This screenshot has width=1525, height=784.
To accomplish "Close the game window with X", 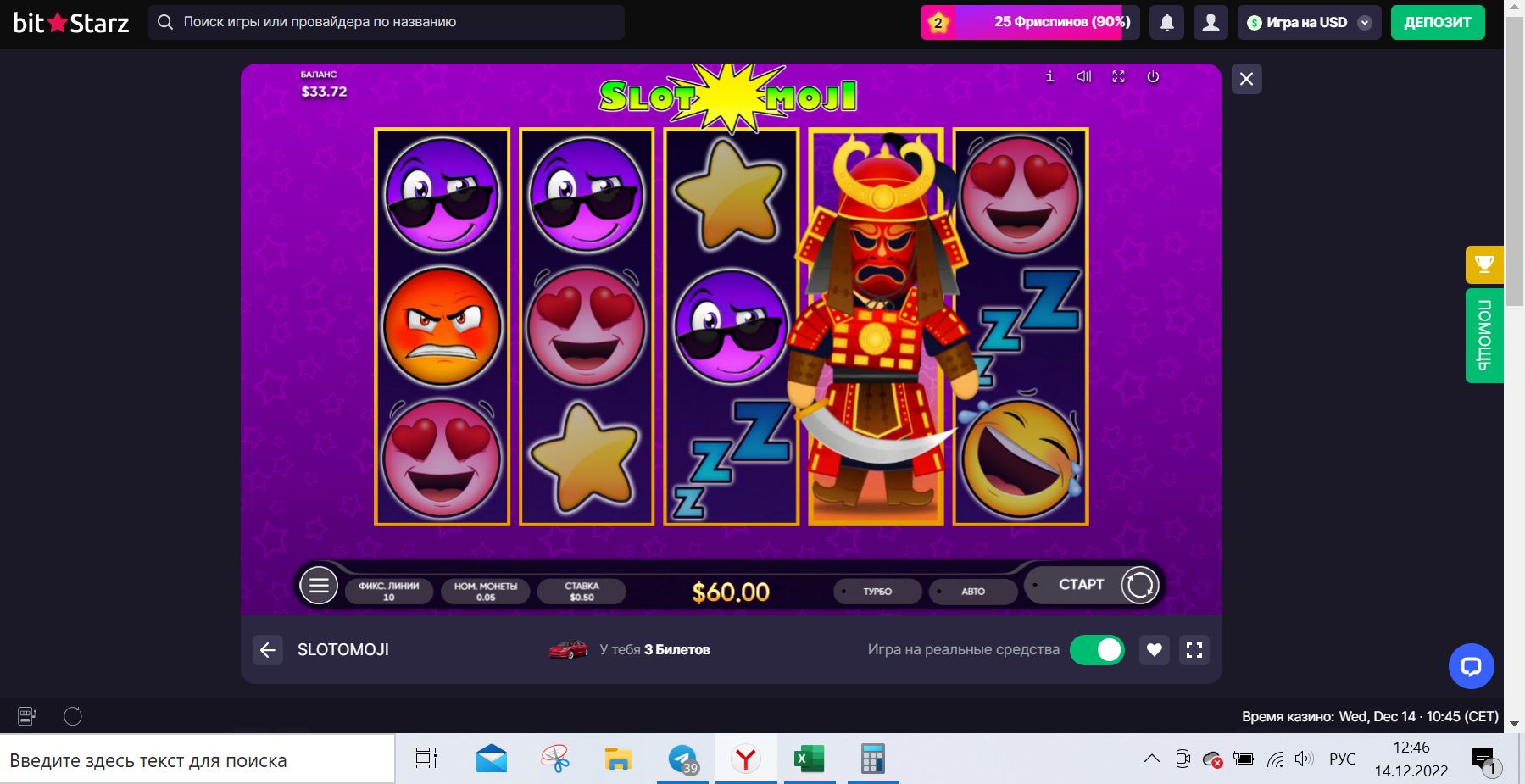I will pos(1246,79).
